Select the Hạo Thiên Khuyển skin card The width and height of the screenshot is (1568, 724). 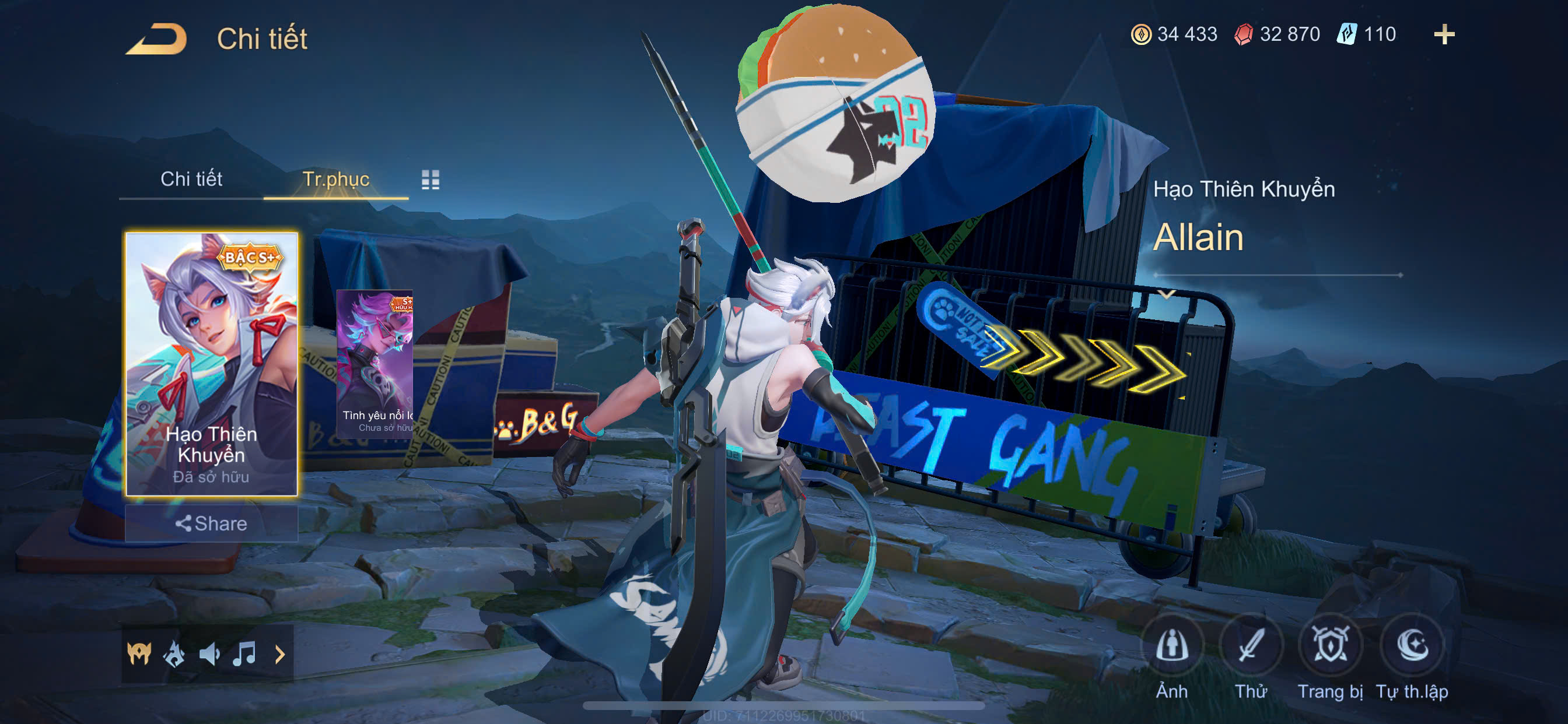pos(211,364)
